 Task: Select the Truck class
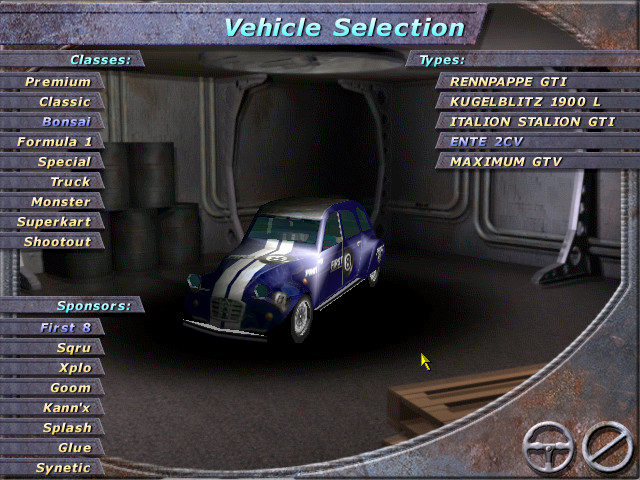pos(70,182)
